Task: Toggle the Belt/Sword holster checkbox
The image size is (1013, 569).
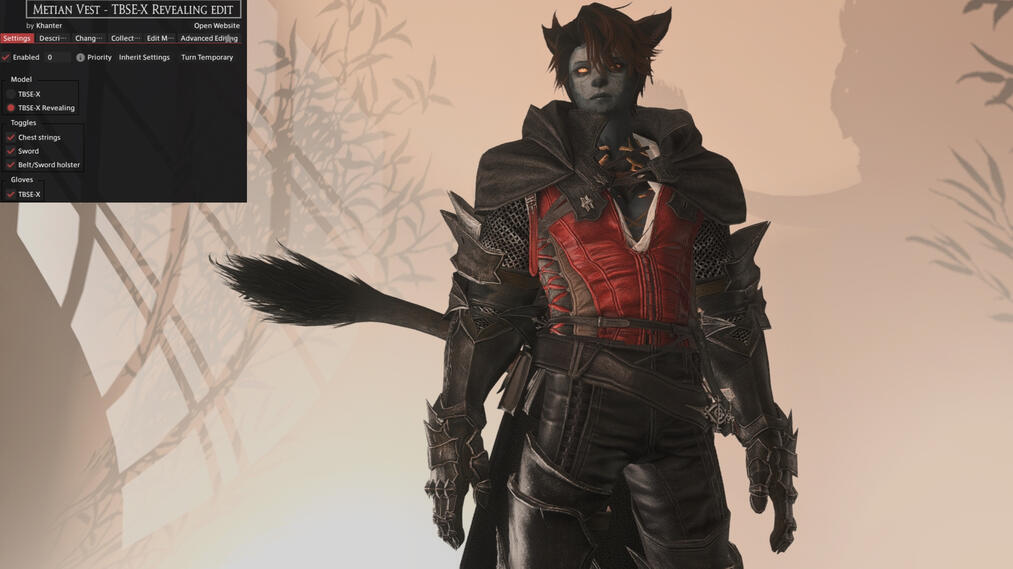Action: 11,165
